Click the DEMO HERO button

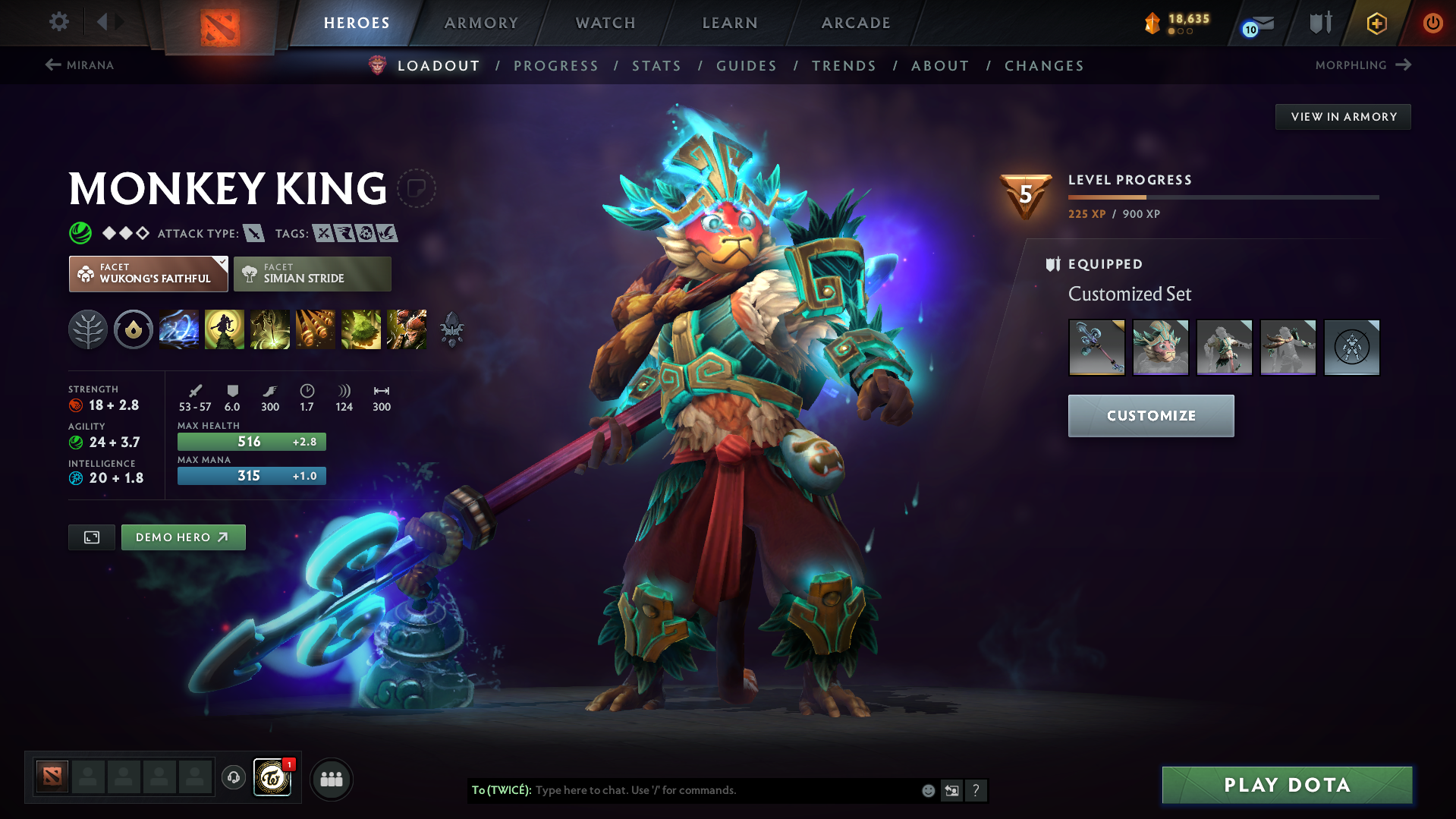coord(183,537)
